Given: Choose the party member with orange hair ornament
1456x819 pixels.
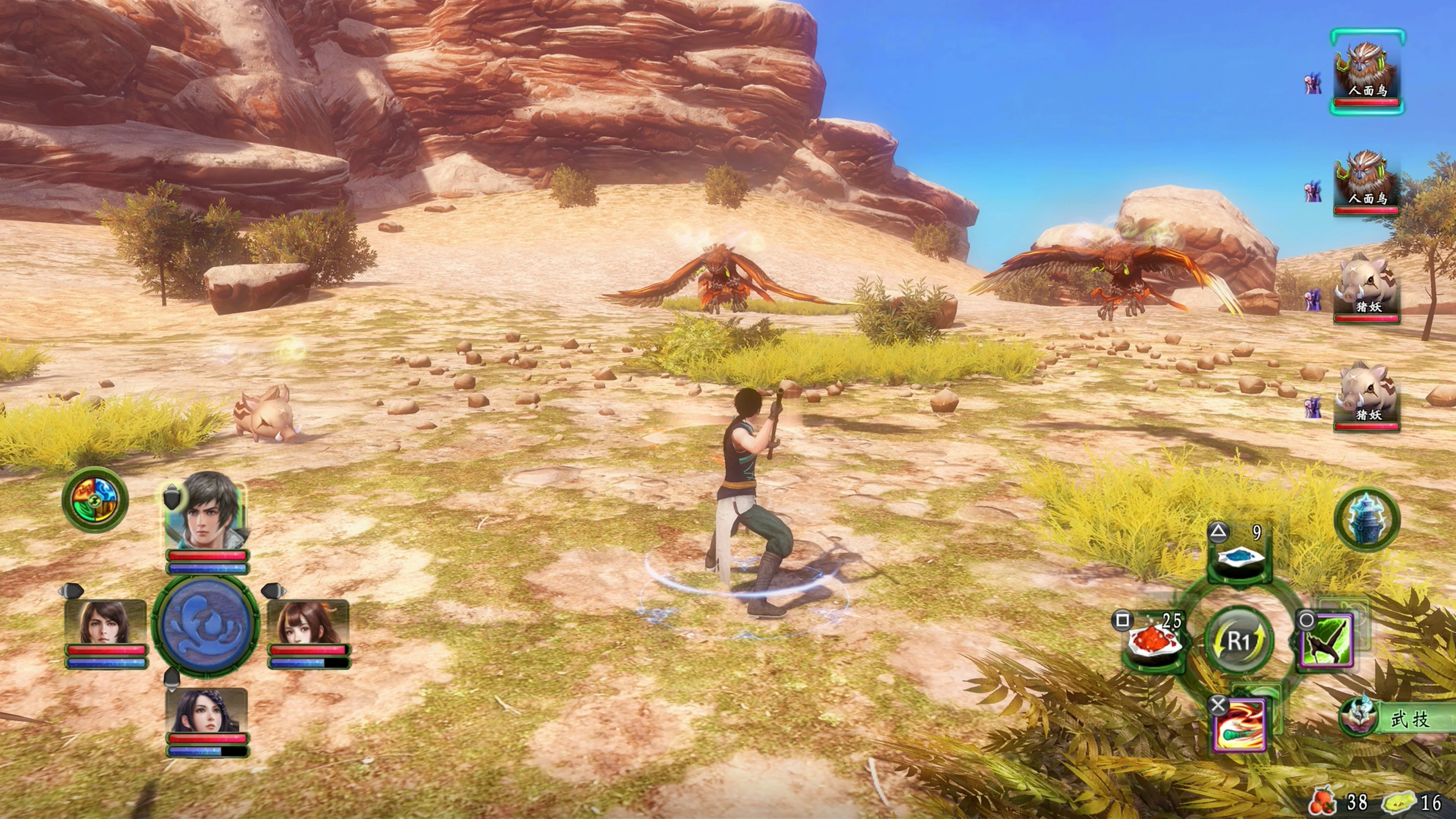Looking at the screenshot, I should [x=308, y=624].
